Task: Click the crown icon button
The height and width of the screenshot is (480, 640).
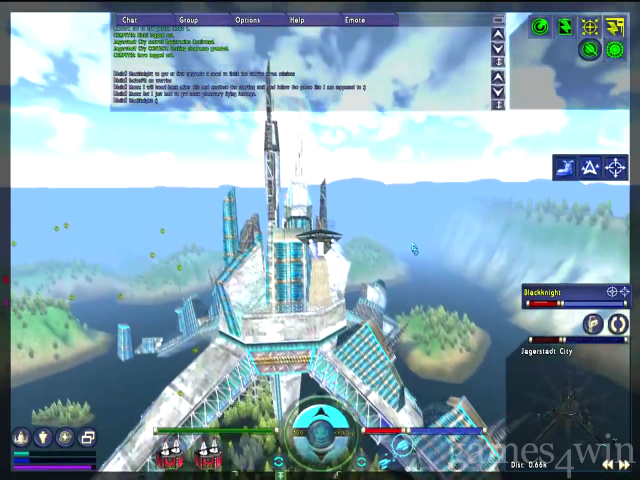Action: (21, 437)
